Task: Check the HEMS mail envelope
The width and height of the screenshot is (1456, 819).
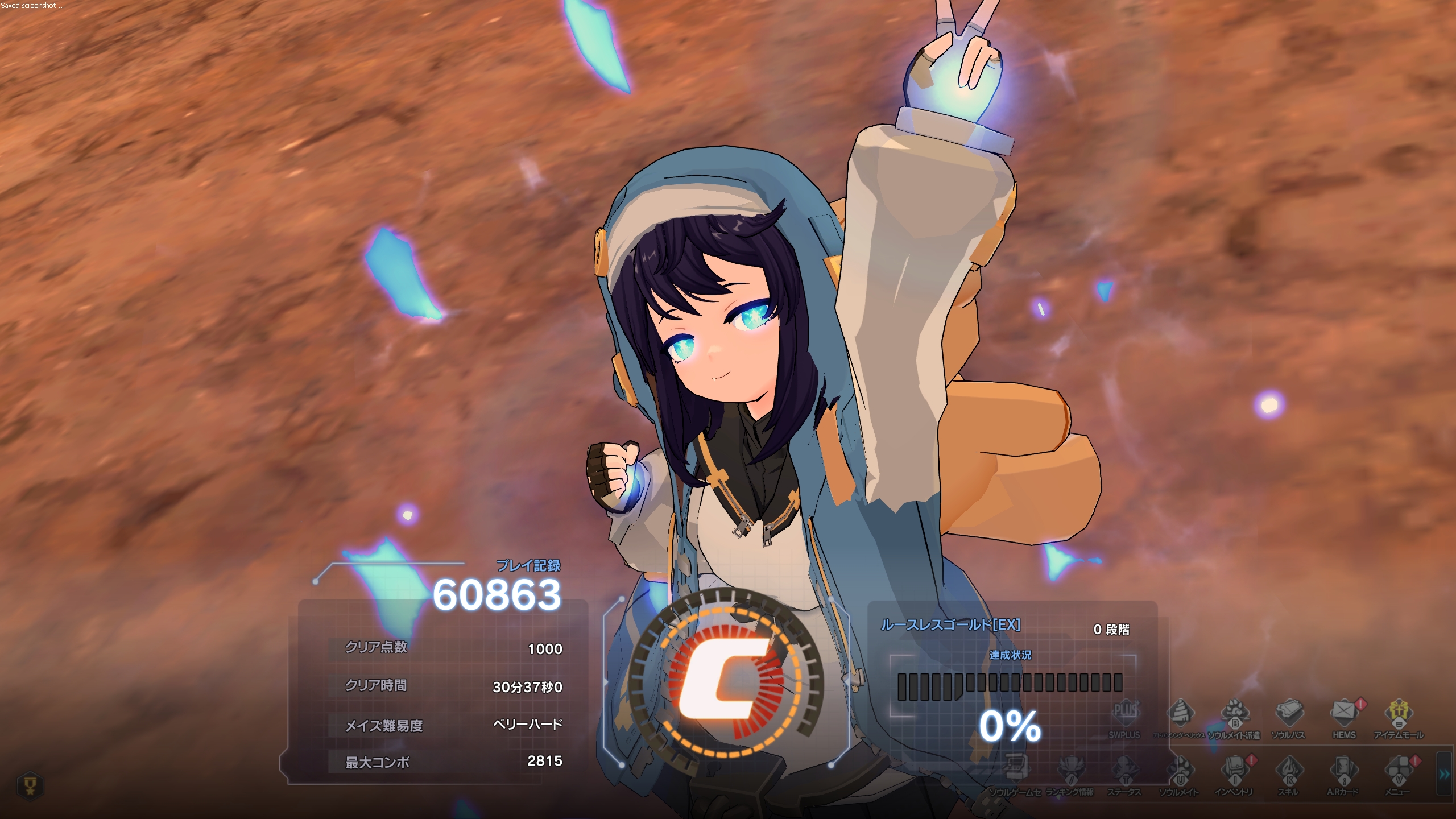Action: pyautogui.click(x=1344, y=713)
